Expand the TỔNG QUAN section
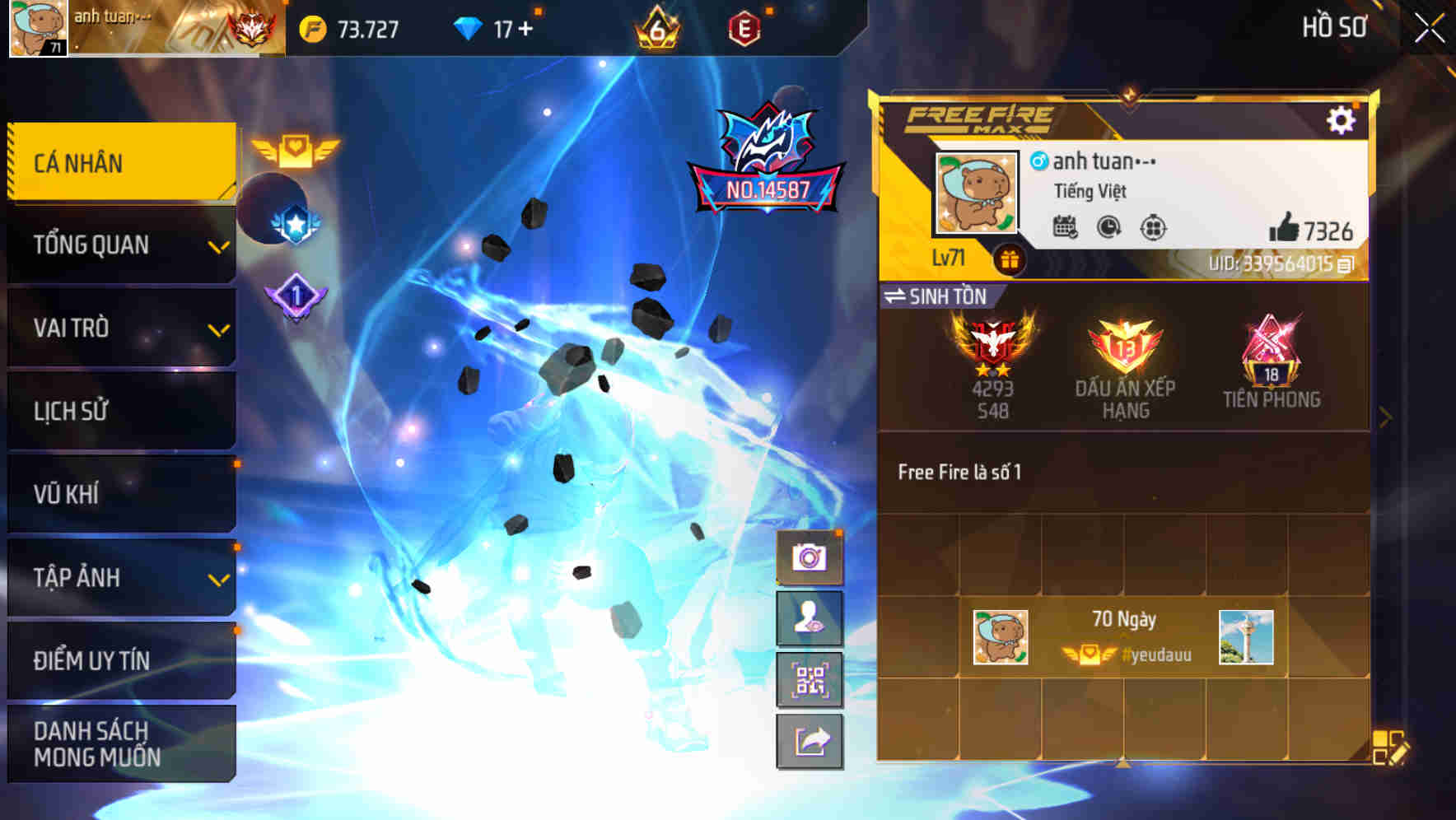Viewport: 1456px width, 820px height. [119, 245]
